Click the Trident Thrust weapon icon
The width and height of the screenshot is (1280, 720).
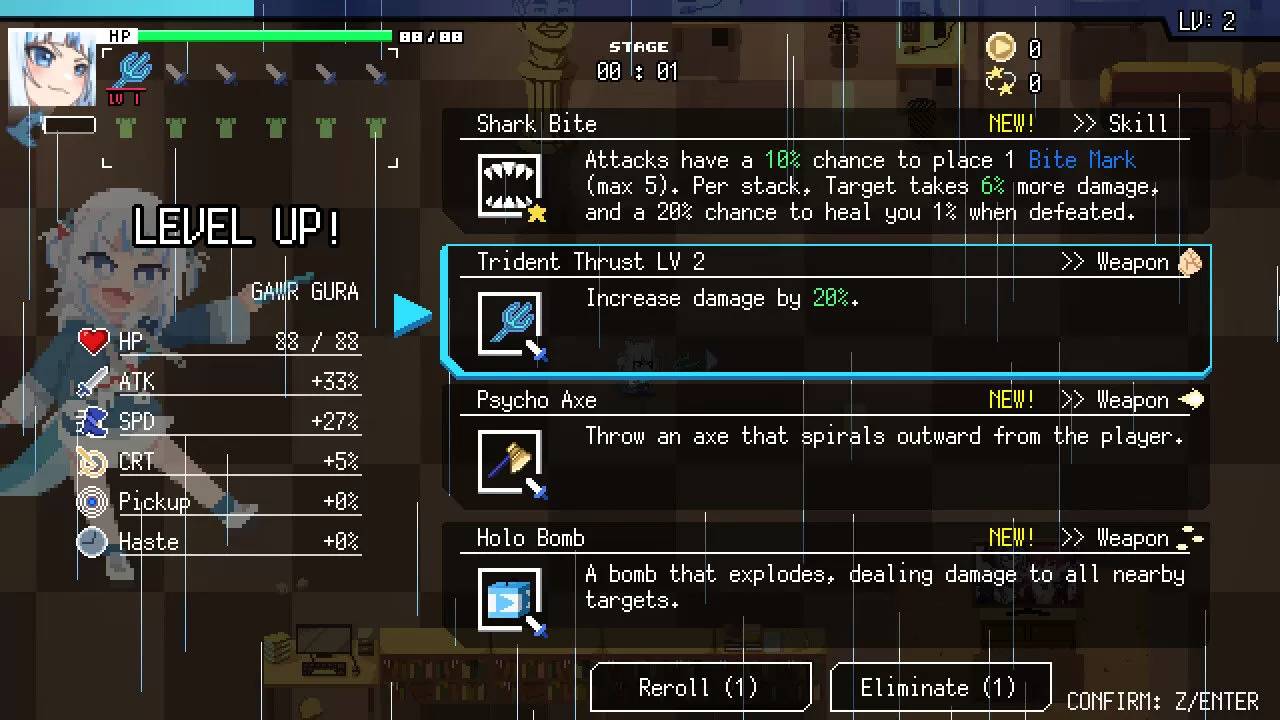pos(510,323)
